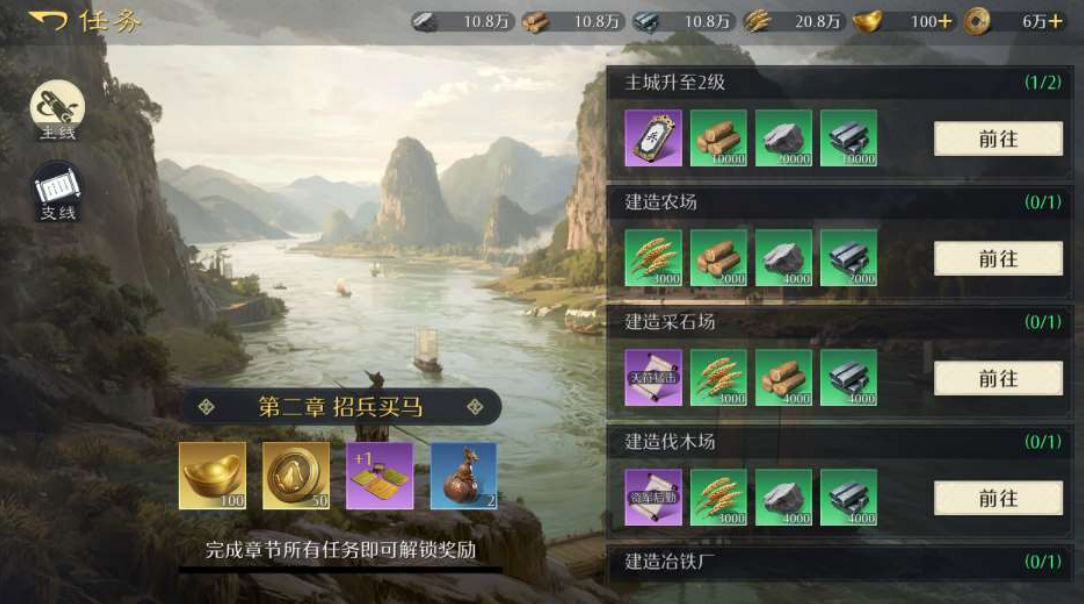Click 前往 for the 建造农场 task

coord(997,259)
